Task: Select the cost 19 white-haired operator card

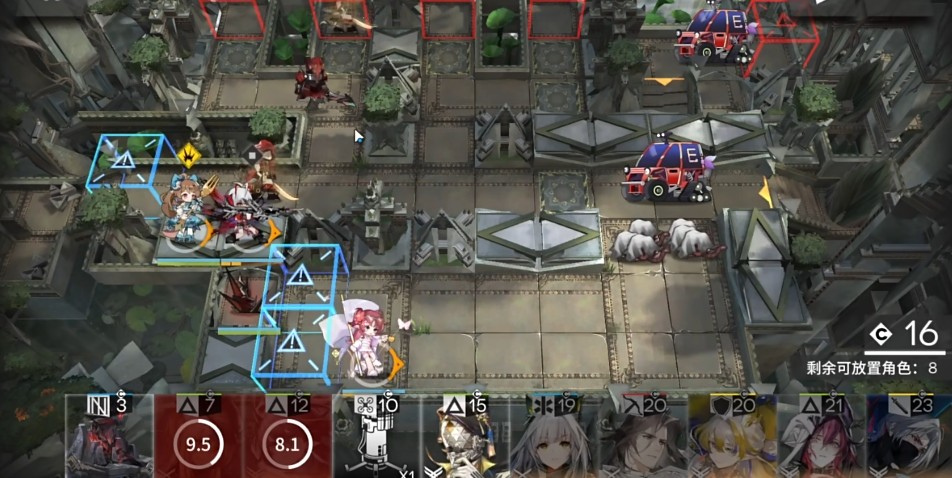Action: tap(553, 438)
